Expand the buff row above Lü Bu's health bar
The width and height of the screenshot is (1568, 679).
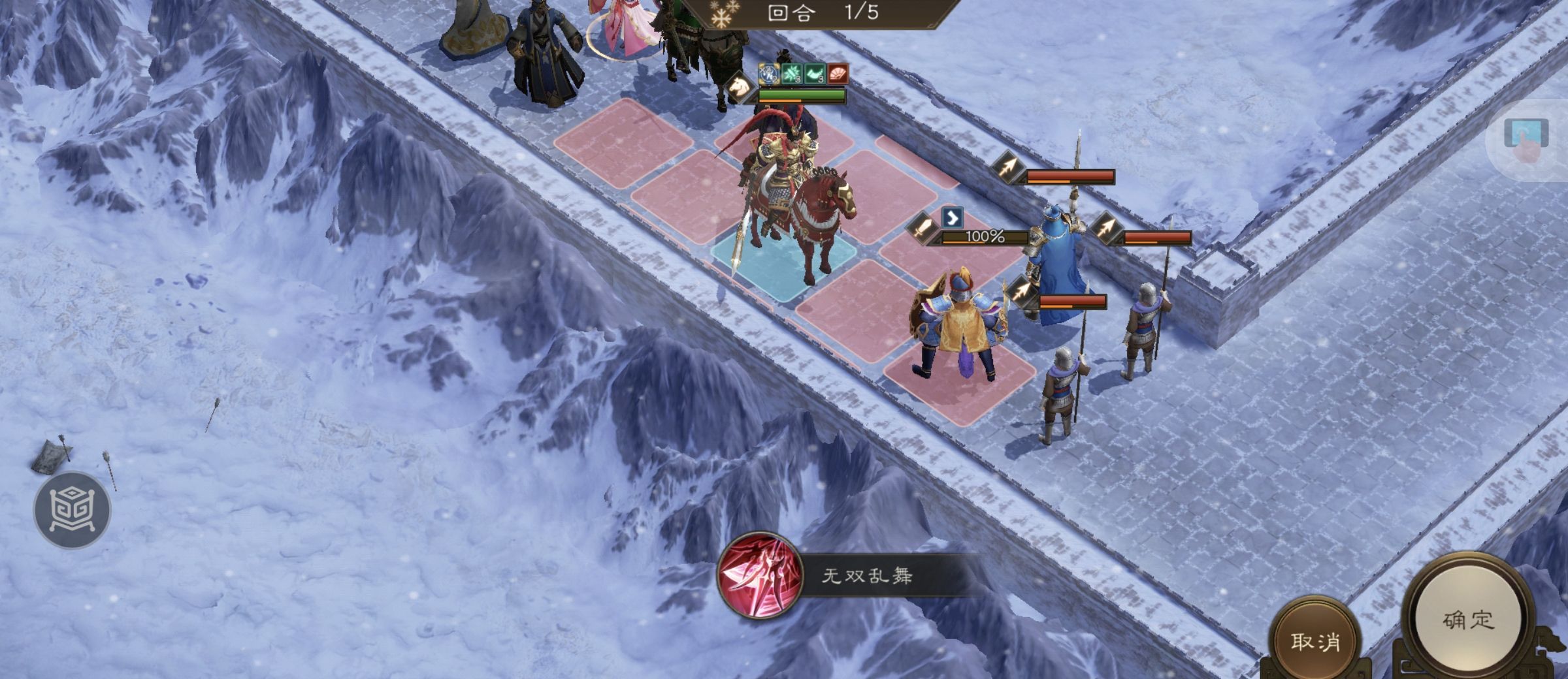point(804,74)
